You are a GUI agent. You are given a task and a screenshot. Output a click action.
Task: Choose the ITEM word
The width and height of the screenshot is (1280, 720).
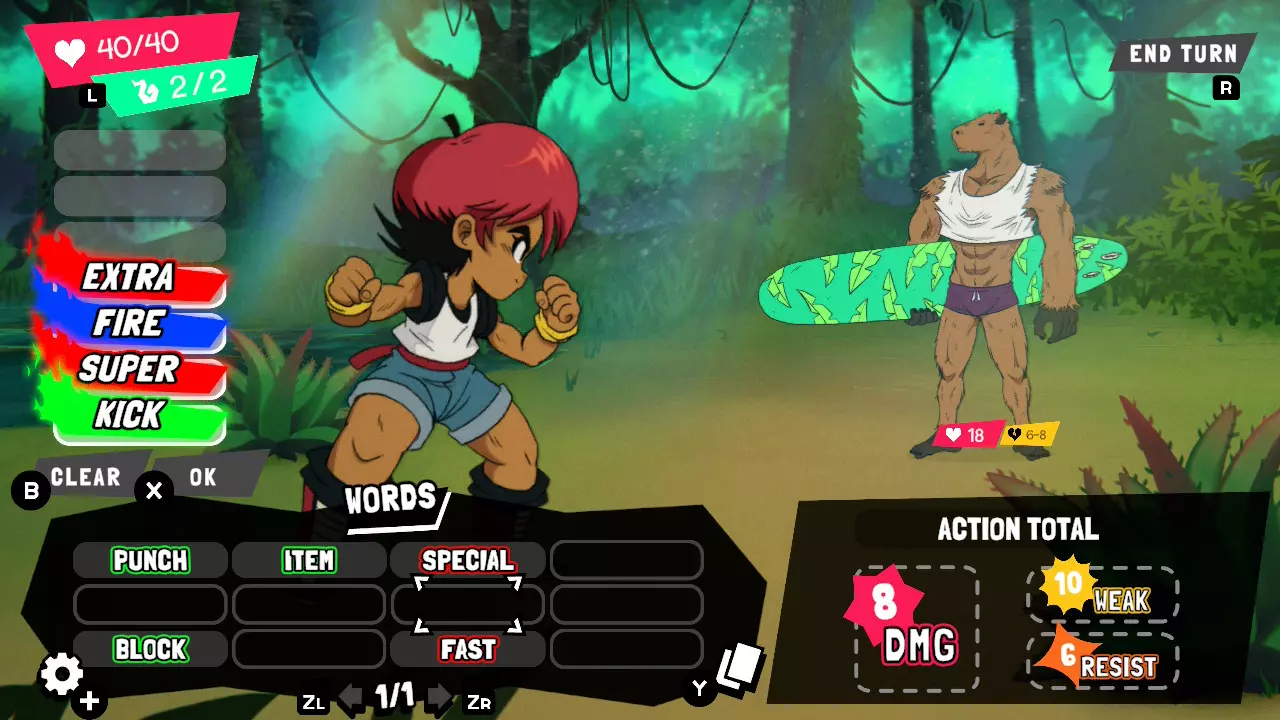point(309,560)
